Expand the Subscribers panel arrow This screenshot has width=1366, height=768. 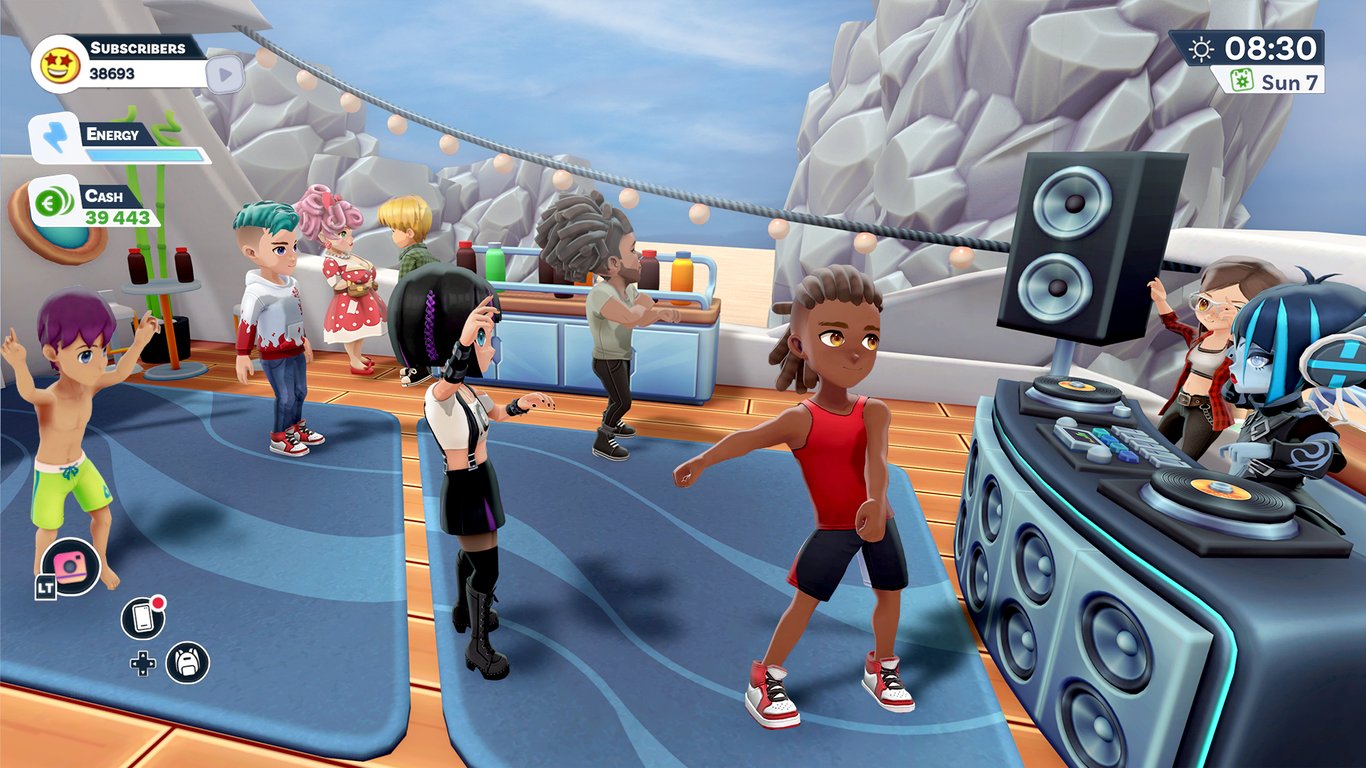tap(224, 76)
